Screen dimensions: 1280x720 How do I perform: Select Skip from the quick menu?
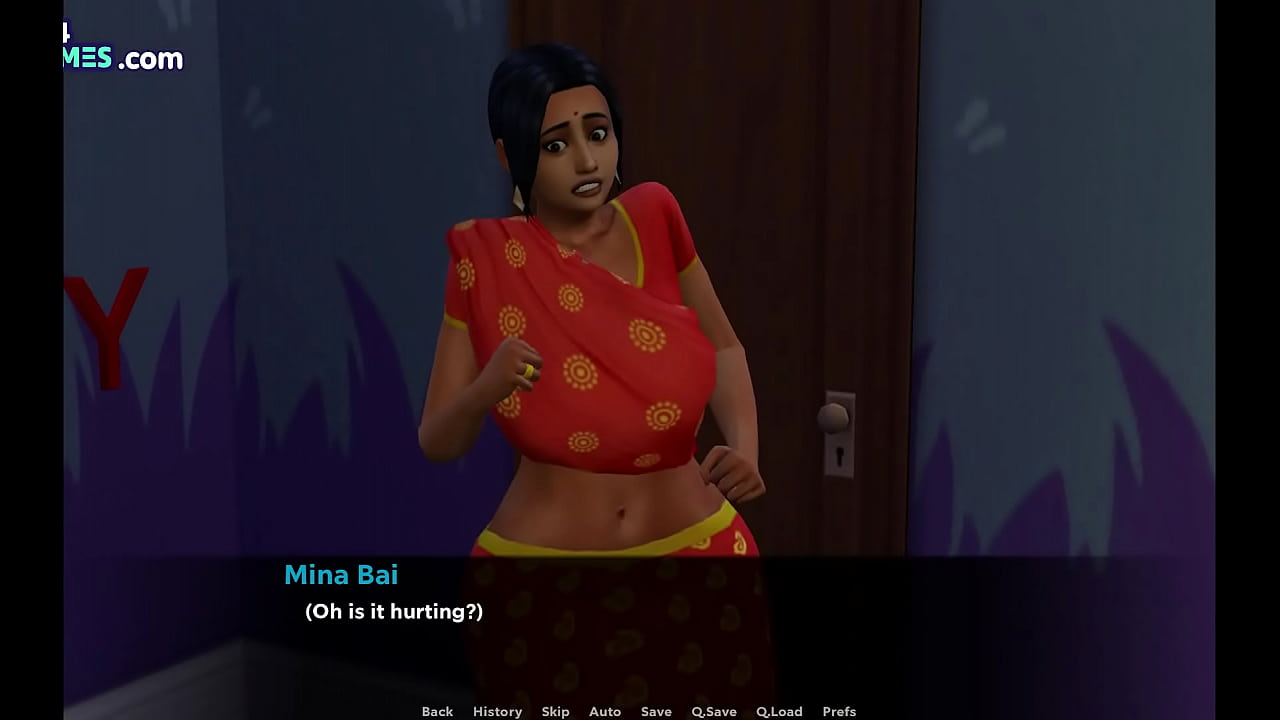click(556, 711)
